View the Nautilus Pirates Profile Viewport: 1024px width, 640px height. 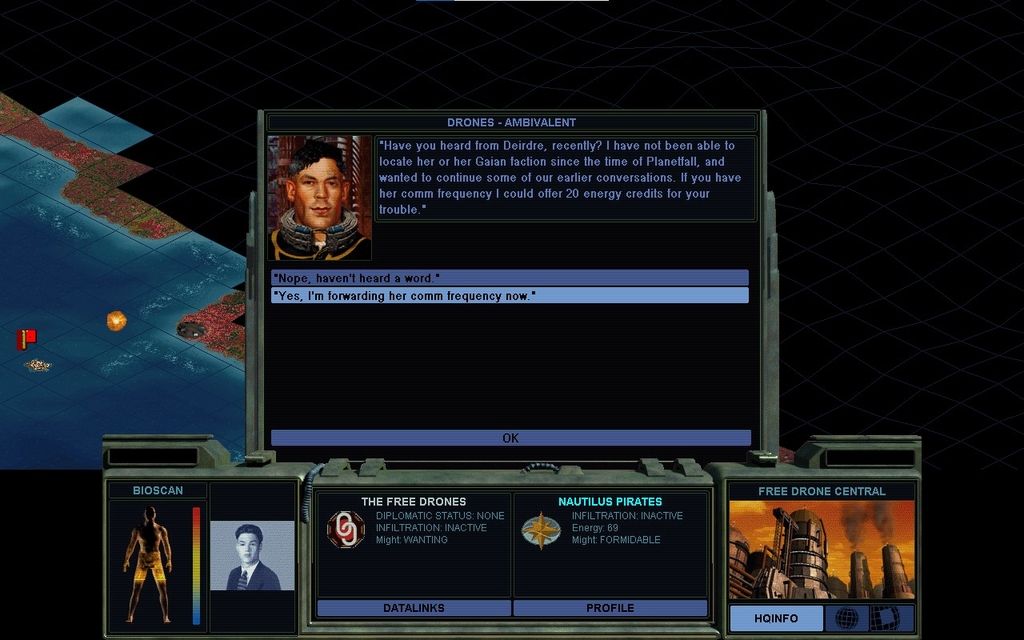tap(610, 608)
